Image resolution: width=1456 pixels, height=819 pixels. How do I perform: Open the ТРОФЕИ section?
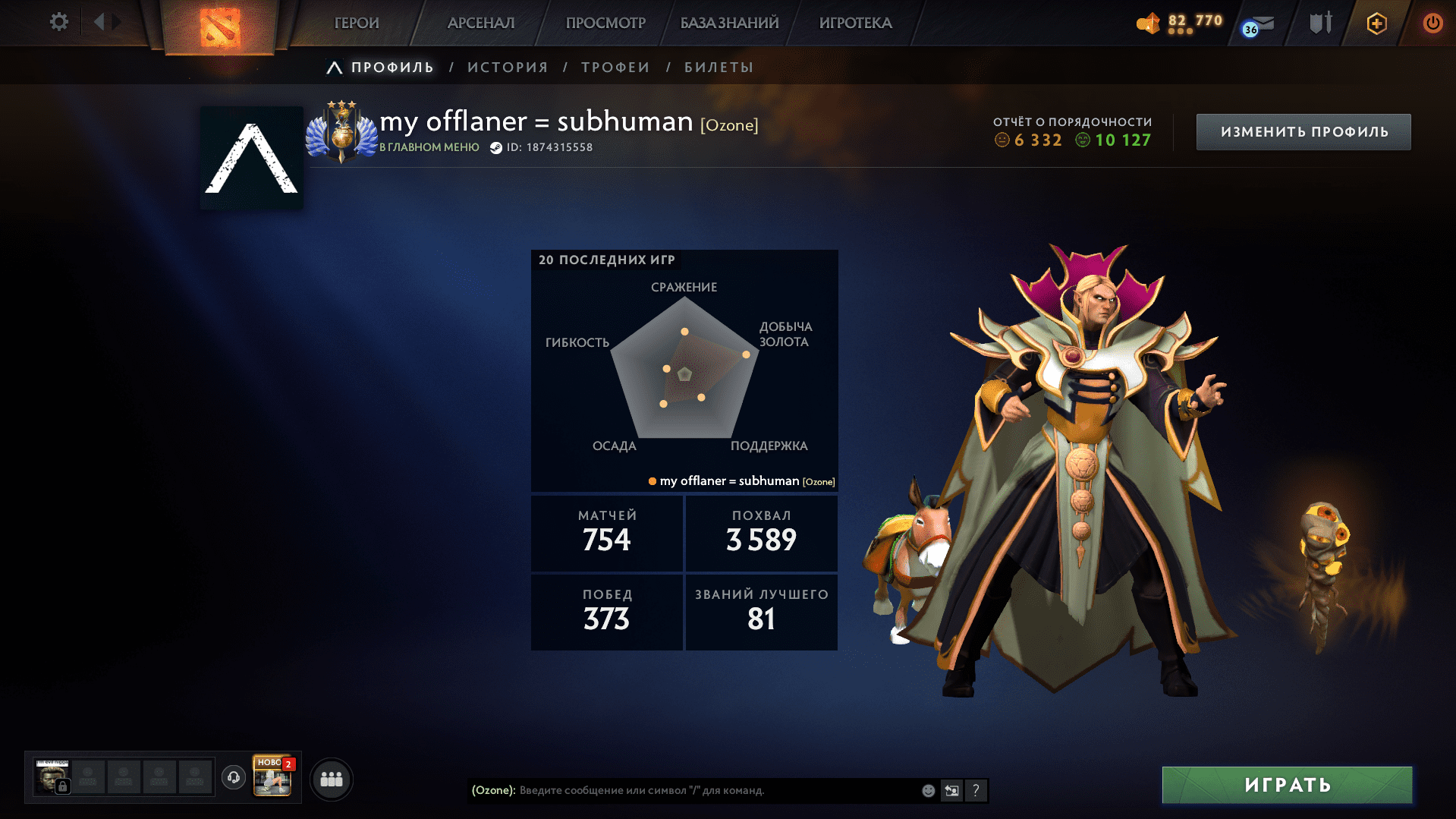tap(615, 67)
